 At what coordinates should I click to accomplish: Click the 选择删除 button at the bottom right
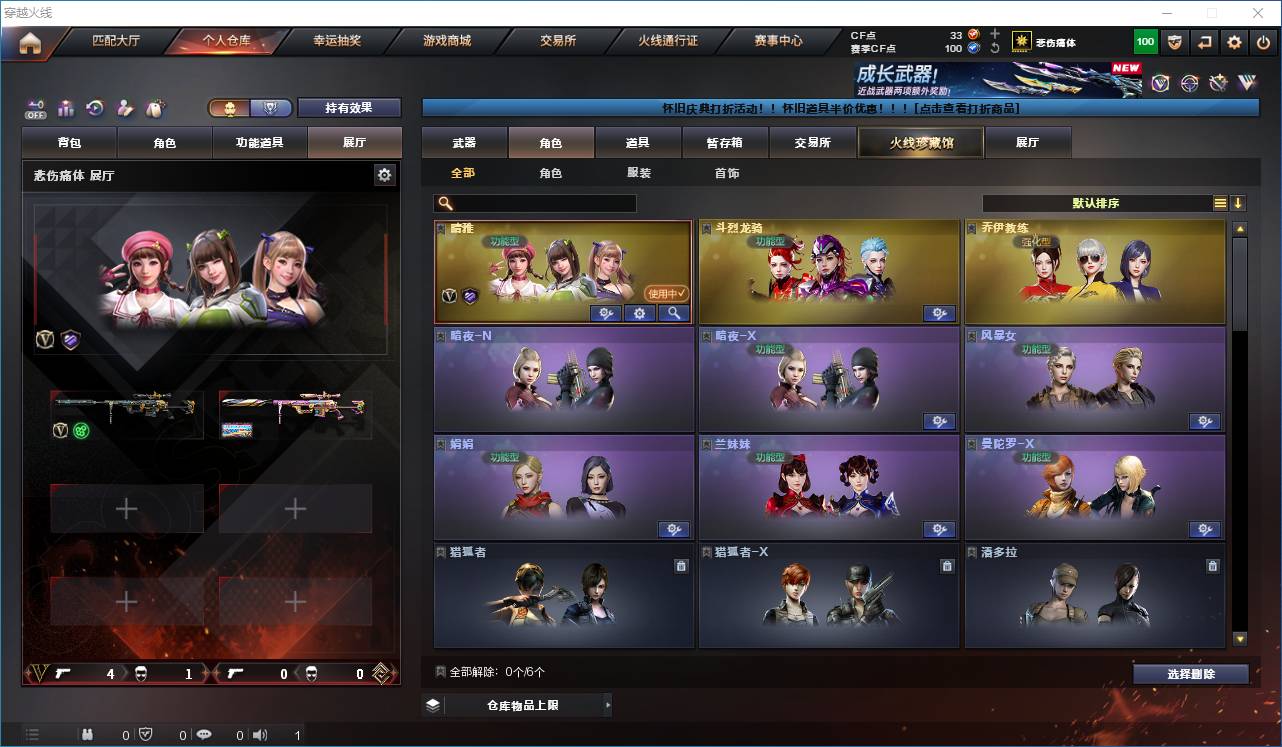click(1190, 674)
